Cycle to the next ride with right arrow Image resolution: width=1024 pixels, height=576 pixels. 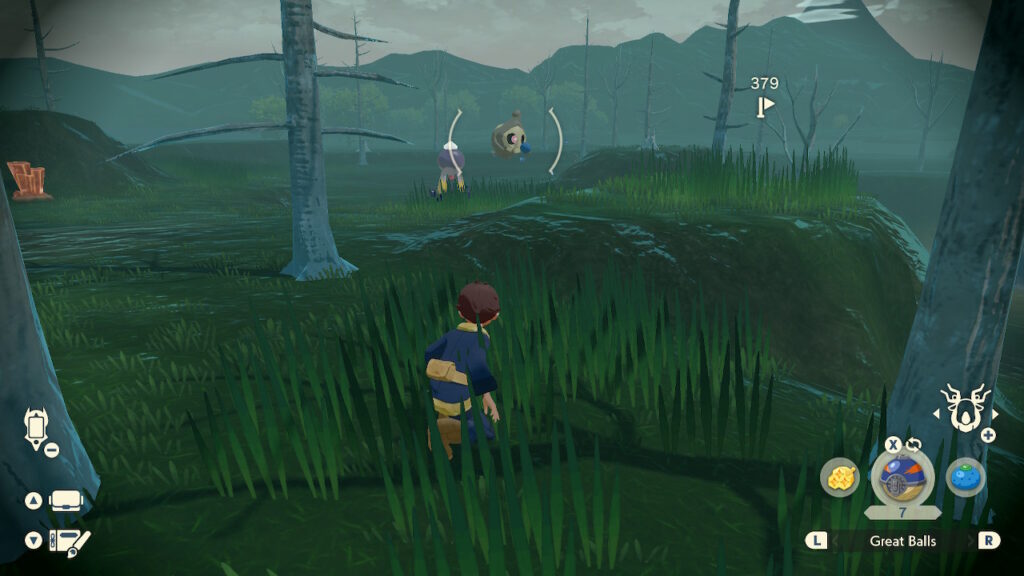point(995,414)
